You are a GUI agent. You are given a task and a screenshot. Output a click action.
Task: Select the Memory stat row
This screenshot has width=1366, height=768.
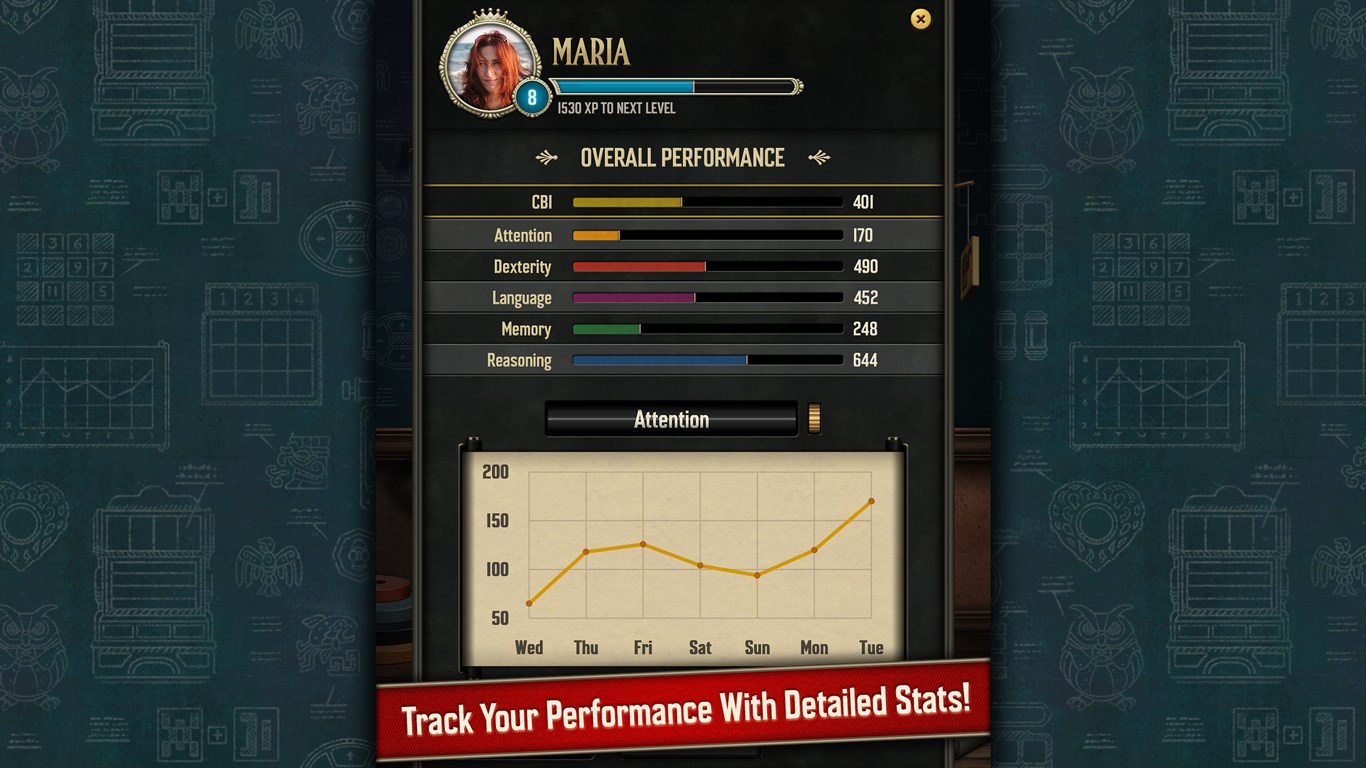[683, 328]
